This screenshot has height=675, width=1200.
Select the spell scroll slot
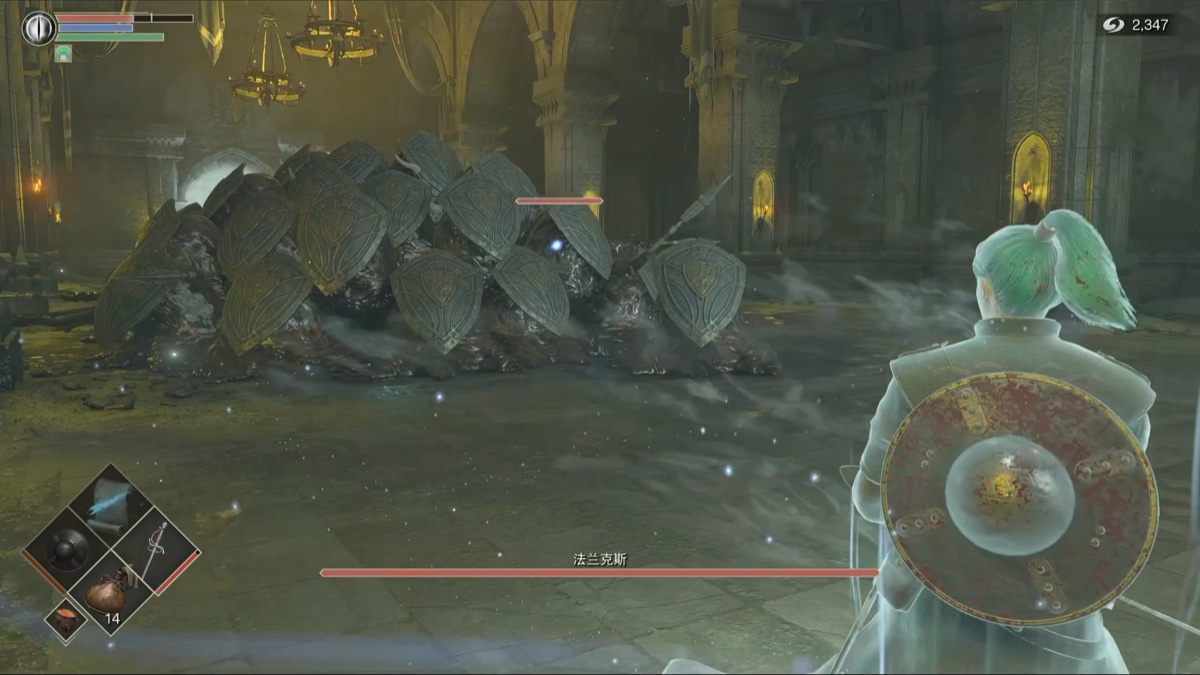110,504
